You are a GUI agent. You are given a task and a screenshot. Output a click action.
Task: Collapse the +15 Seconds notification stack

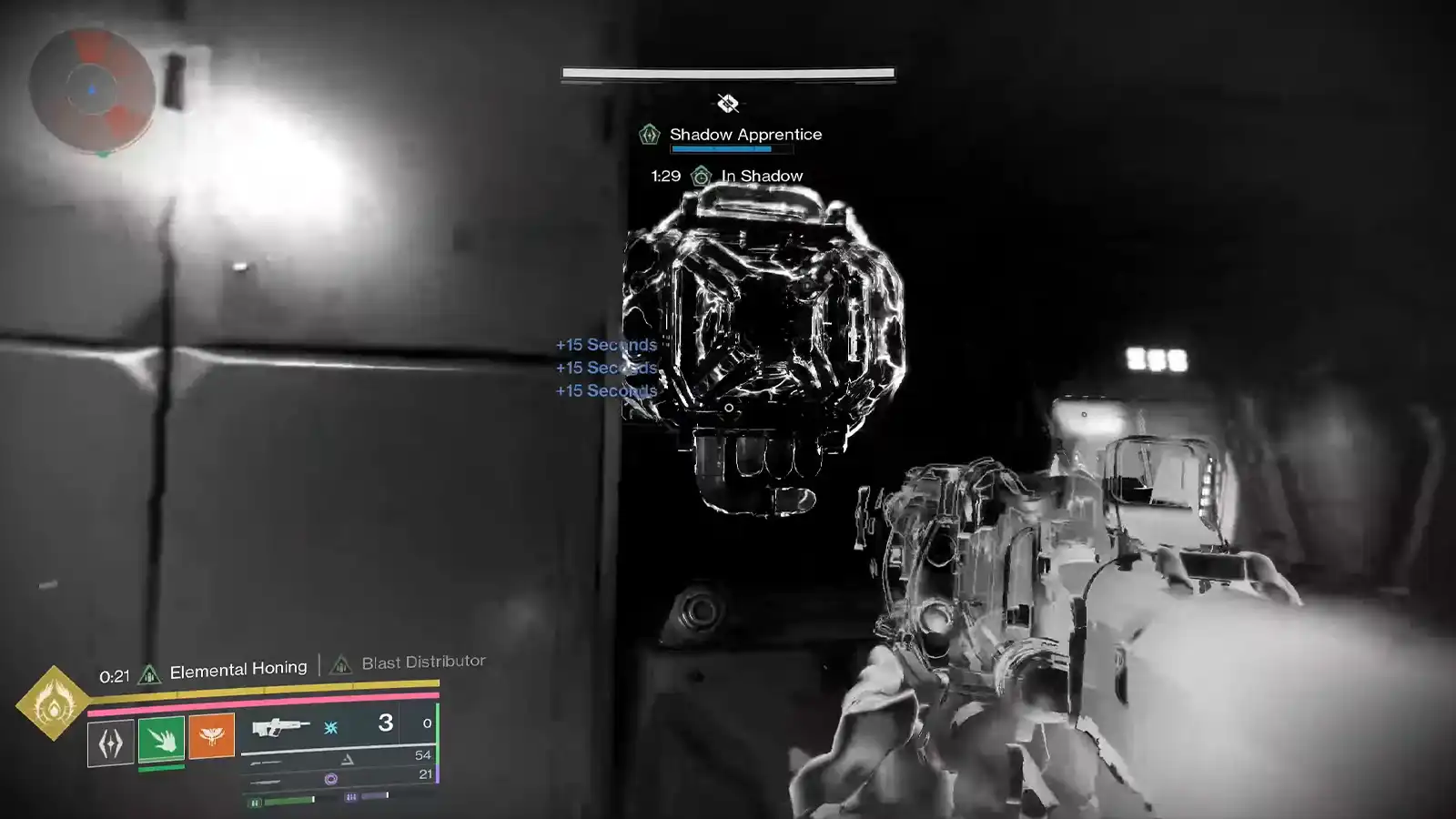(x=605, y=367)
